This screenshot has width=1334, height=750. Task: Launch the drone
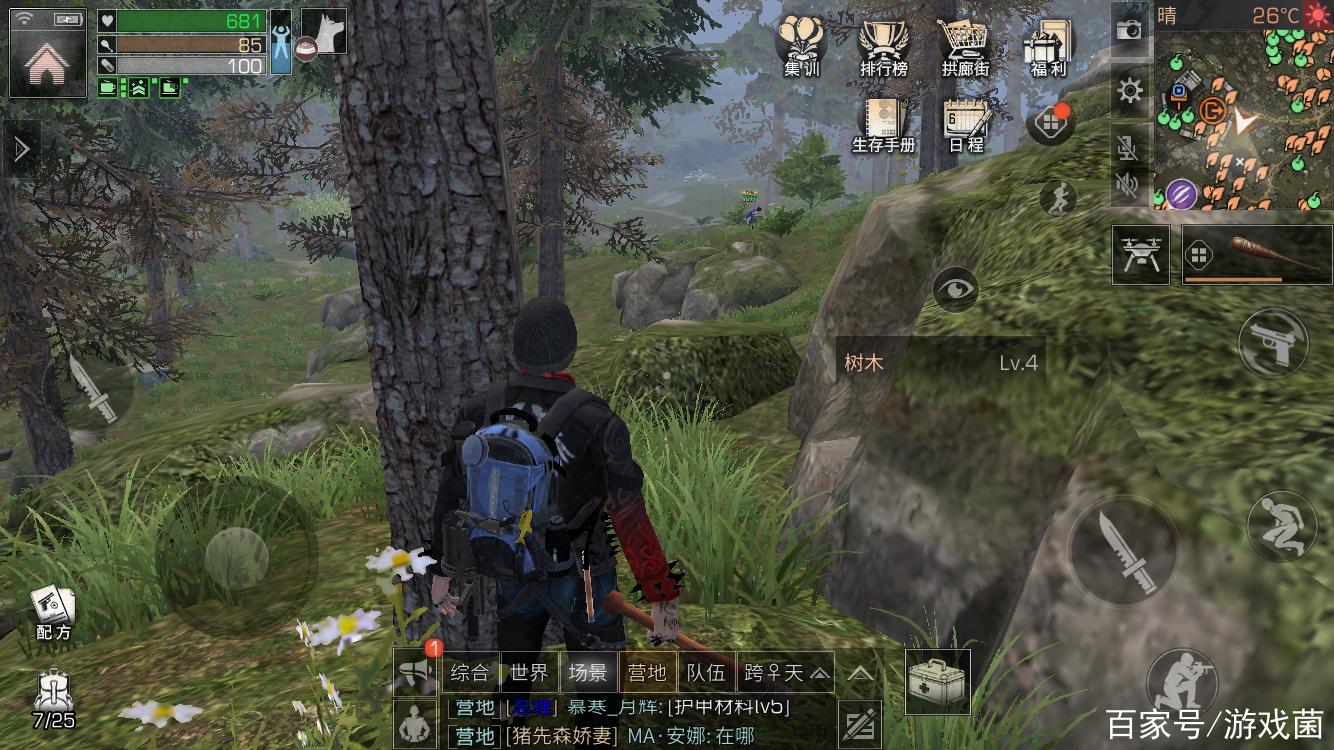(1141, 254)
